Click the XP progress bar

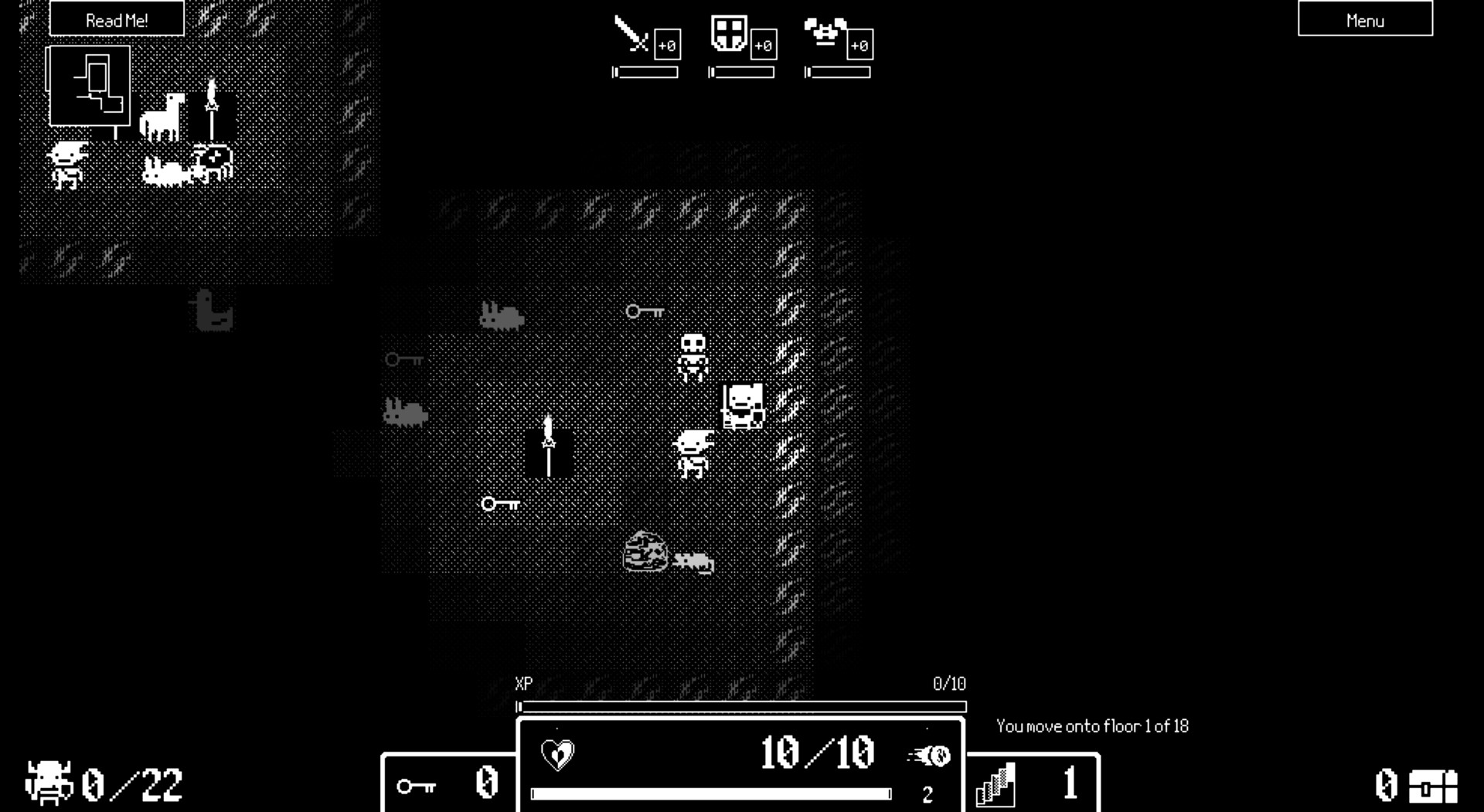[742, 705]
